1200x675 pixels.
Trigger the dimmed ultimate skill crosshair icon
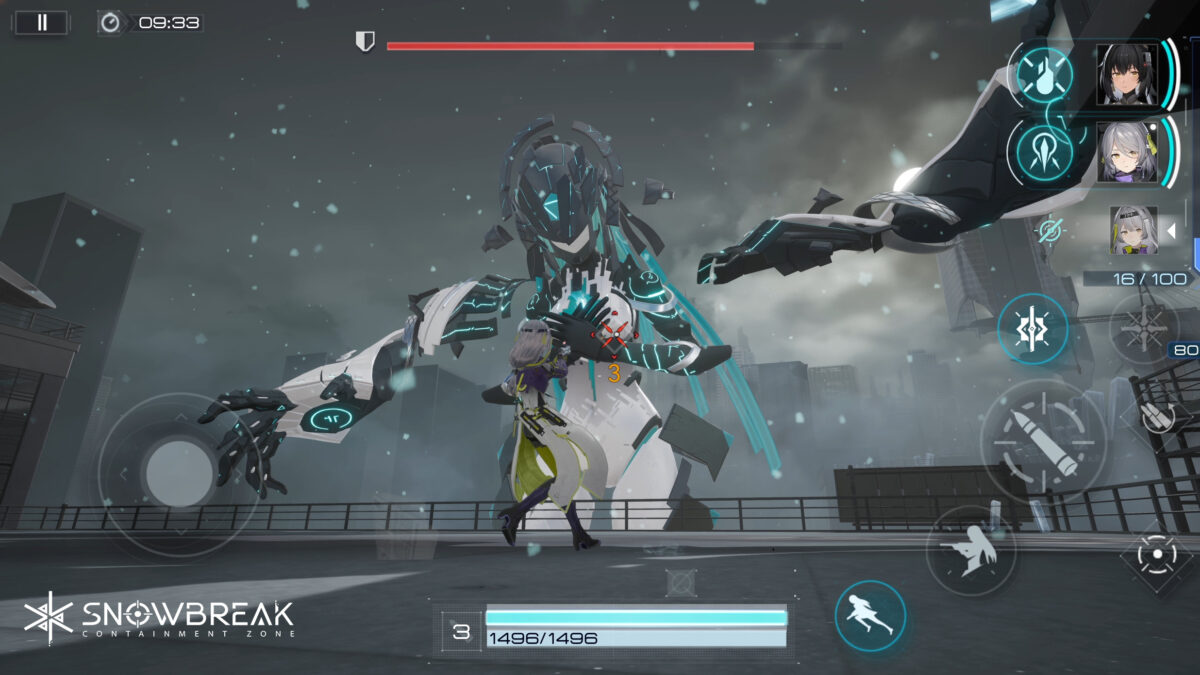[1144, 328]
